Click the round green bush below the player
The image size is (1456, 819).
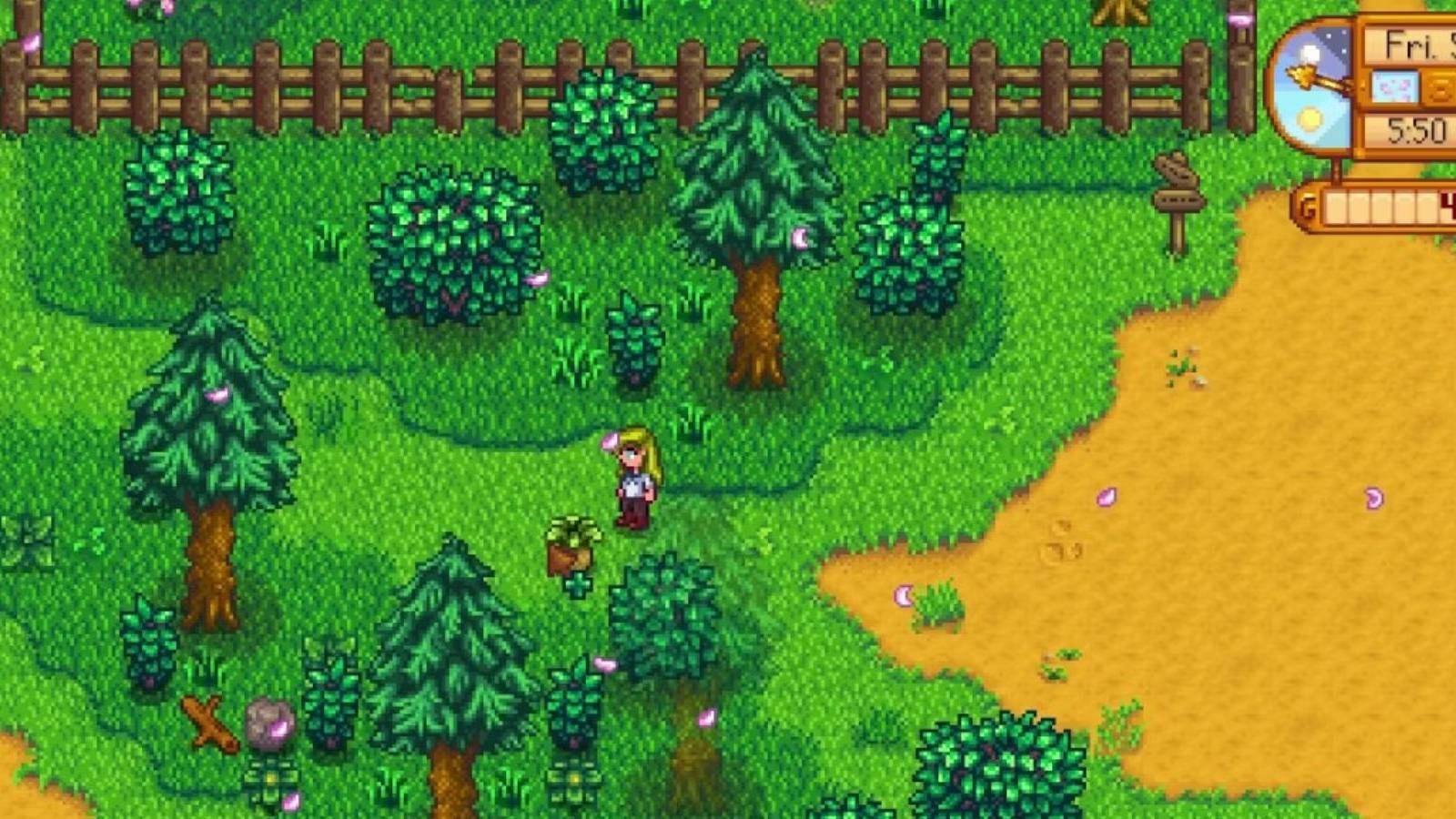point(662,619)
